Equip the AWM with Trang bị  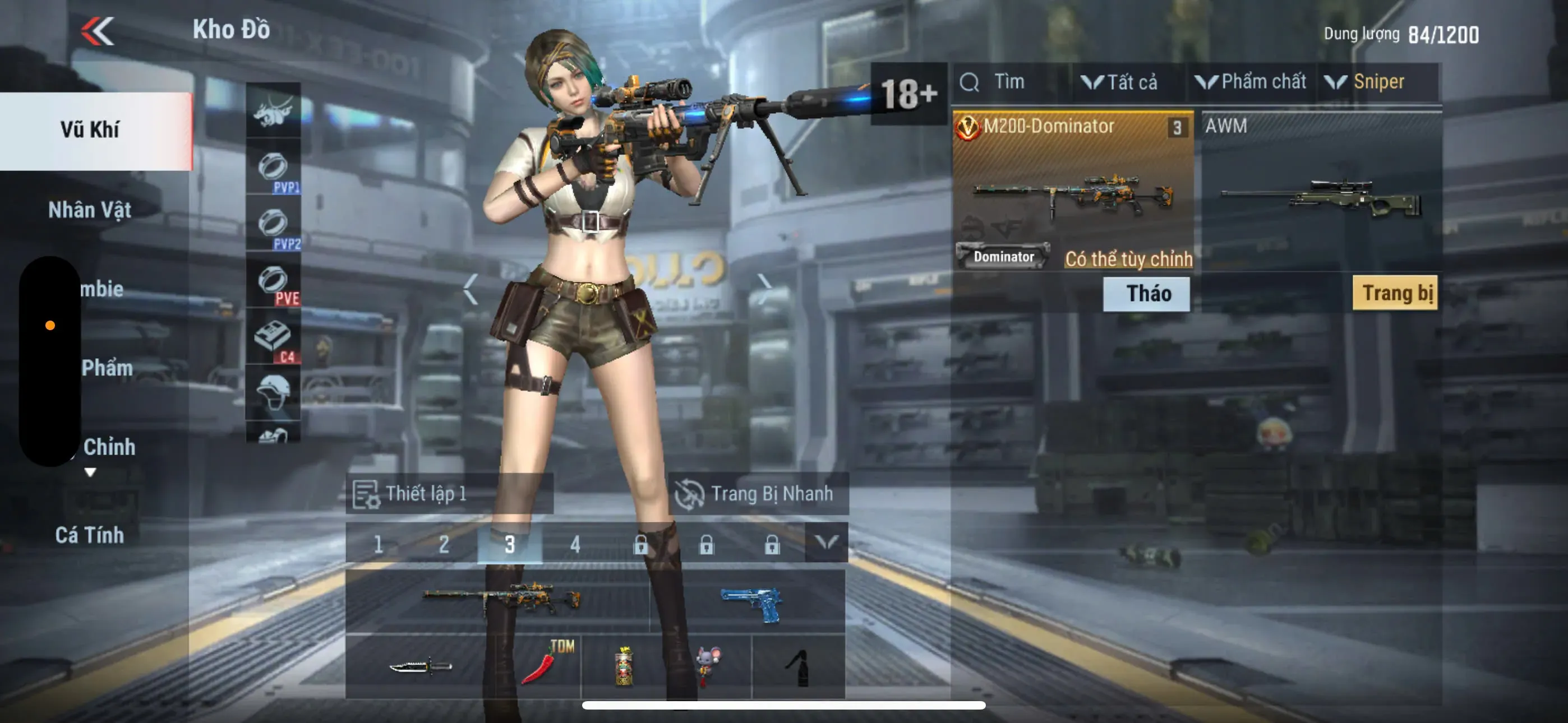pos(1395,293)
